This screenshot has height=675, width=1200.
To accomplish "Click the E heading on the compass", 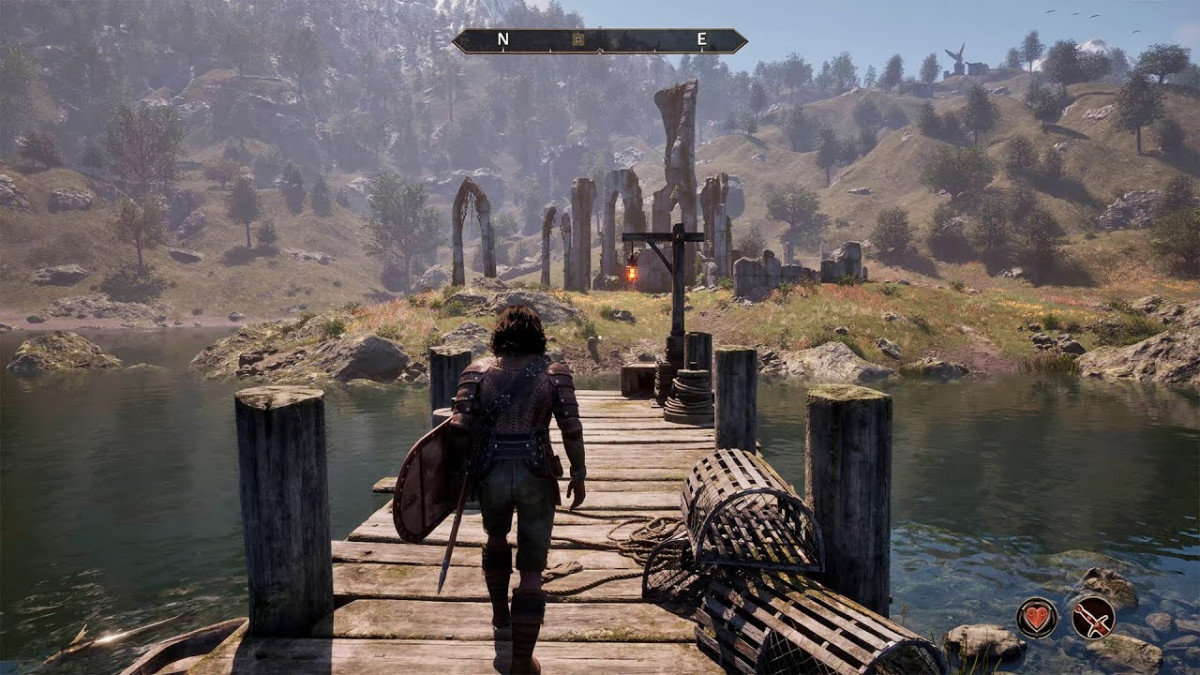I will [x=702, y=40].
